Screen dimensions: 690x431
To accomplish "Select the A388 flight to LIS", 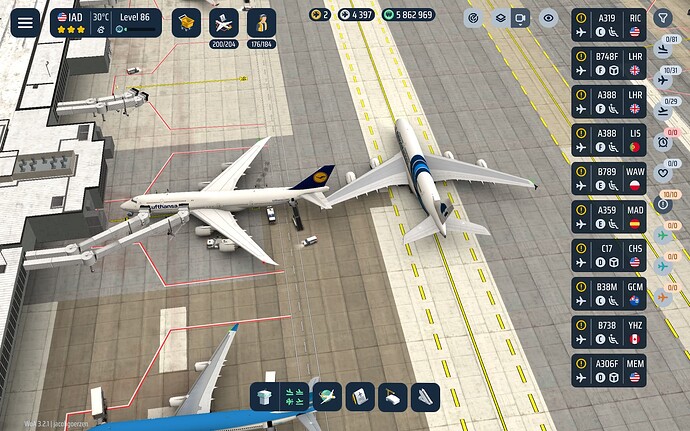I will pyautogui.click(x=608, y=139).
